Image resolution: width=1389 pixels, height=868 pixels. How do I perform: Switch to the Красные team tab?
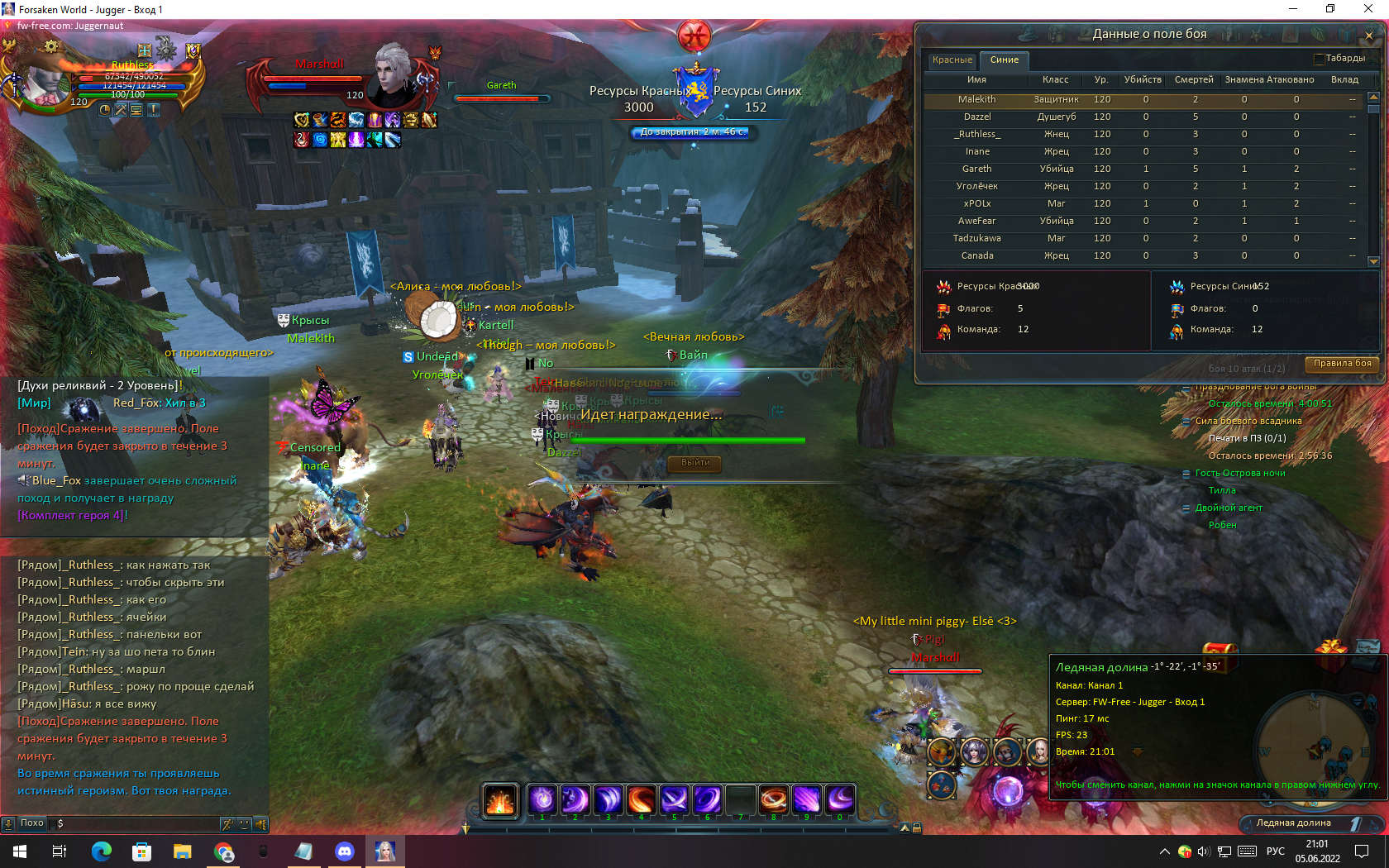952,60
